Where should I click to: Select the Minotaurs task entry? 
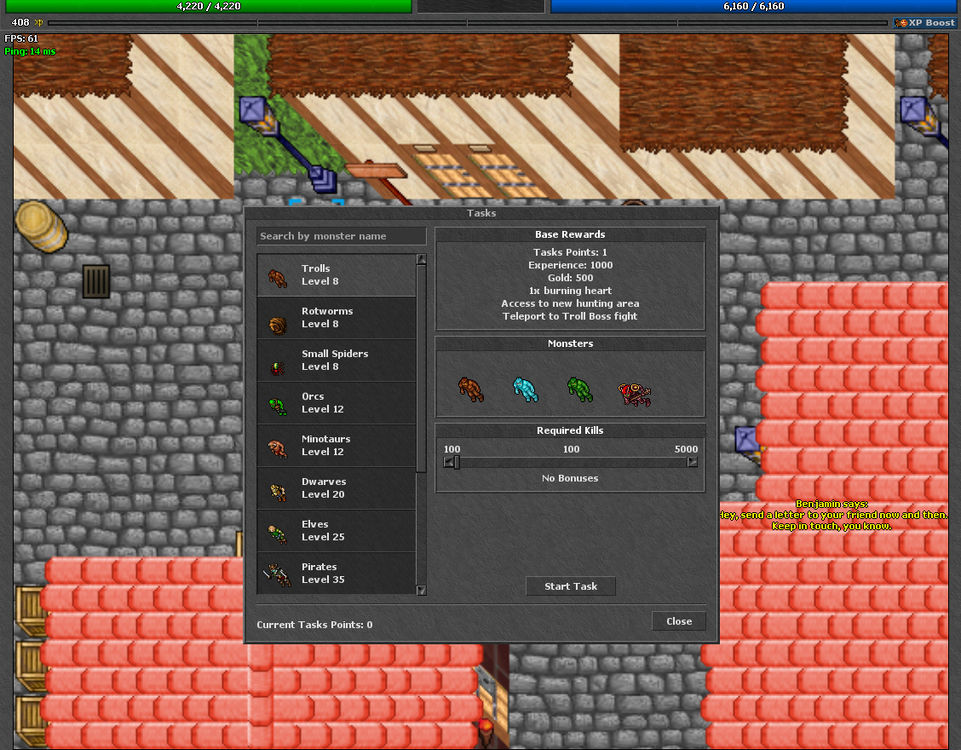pyautogui.click(x=336, y=445)
